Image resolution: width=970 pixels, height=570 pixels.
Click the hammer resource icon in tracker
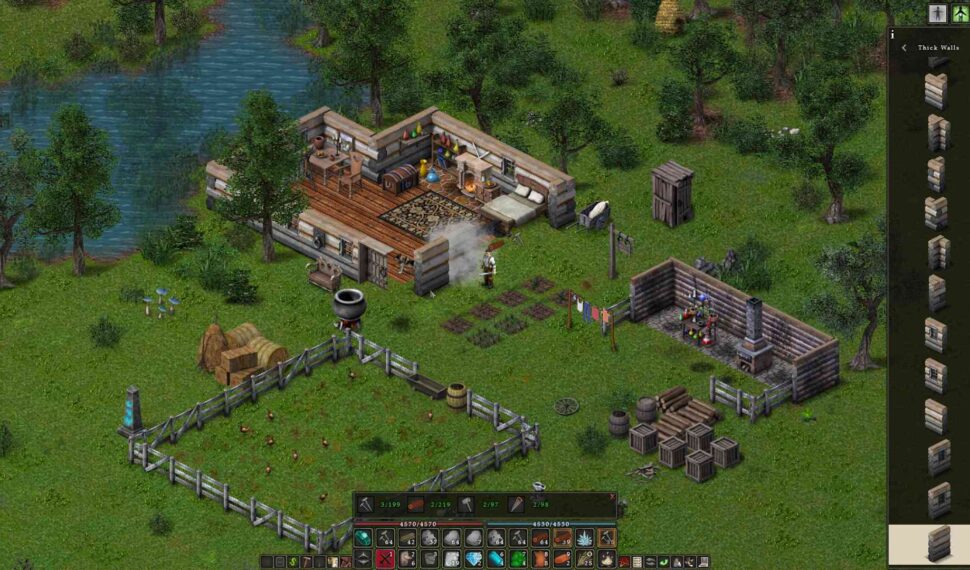[x=467, y=506]
